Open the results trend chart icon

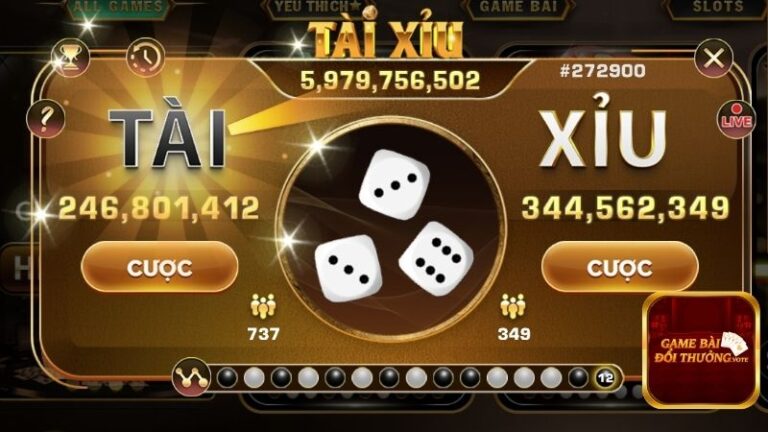tap(189, 377)
